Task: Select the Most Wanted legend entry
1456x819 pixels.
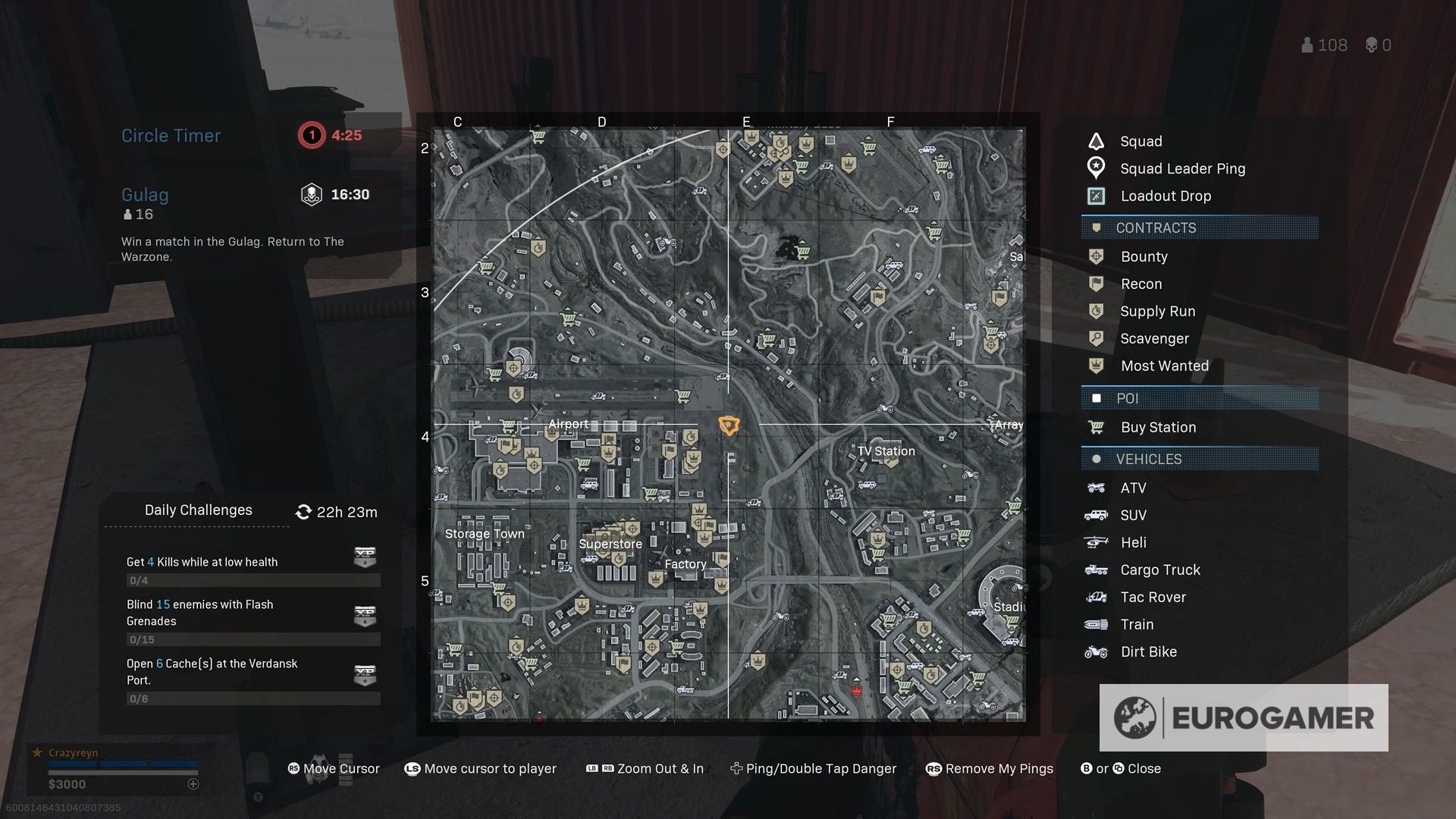Action: tap(1164, 366)
